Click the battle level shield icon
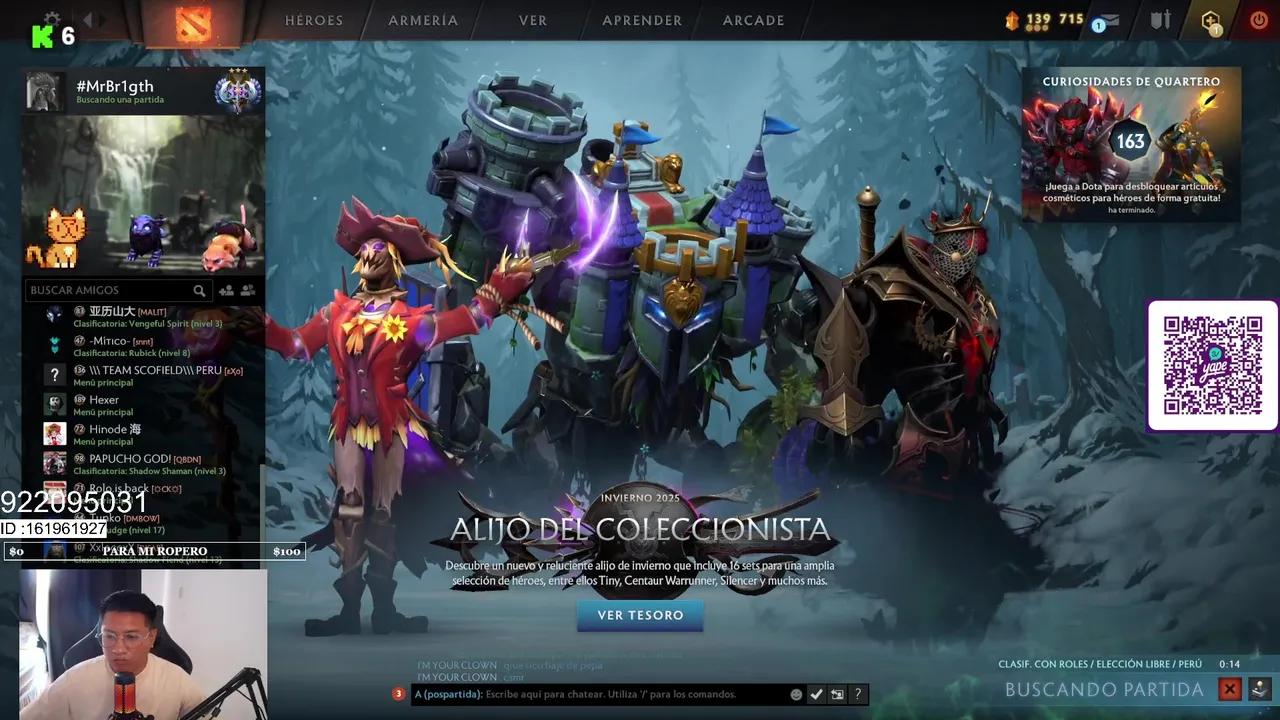 point(1158,20)
